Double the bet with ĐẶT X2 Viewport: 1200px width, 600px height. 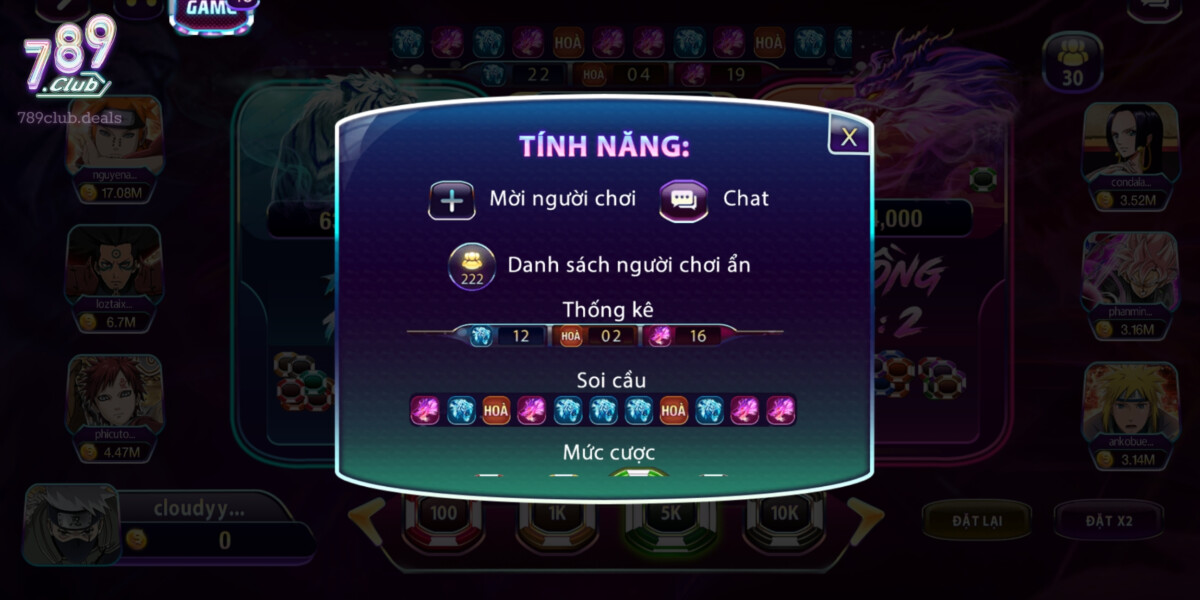[x=1107, y=520]
